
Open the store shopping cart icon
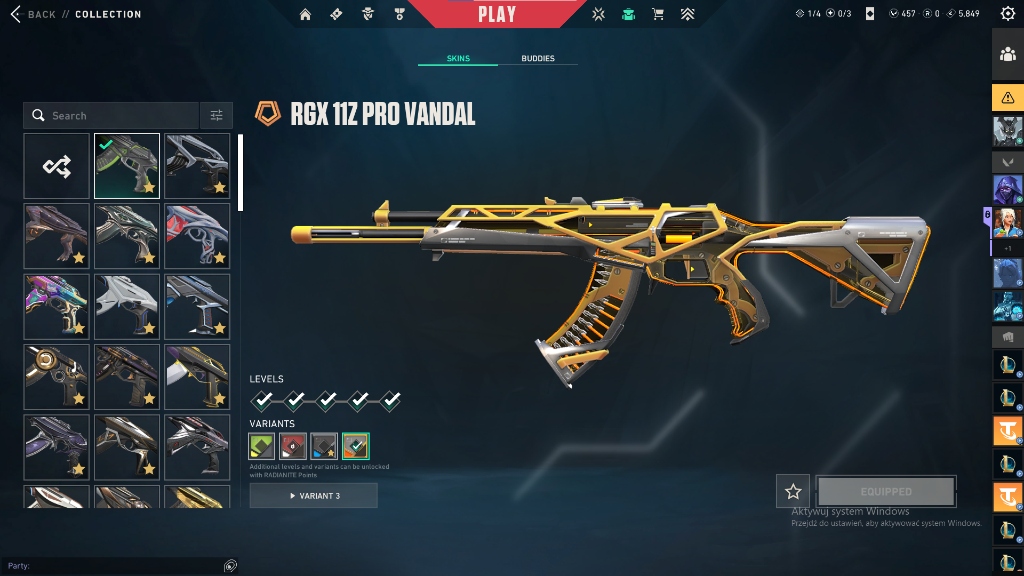657,14
